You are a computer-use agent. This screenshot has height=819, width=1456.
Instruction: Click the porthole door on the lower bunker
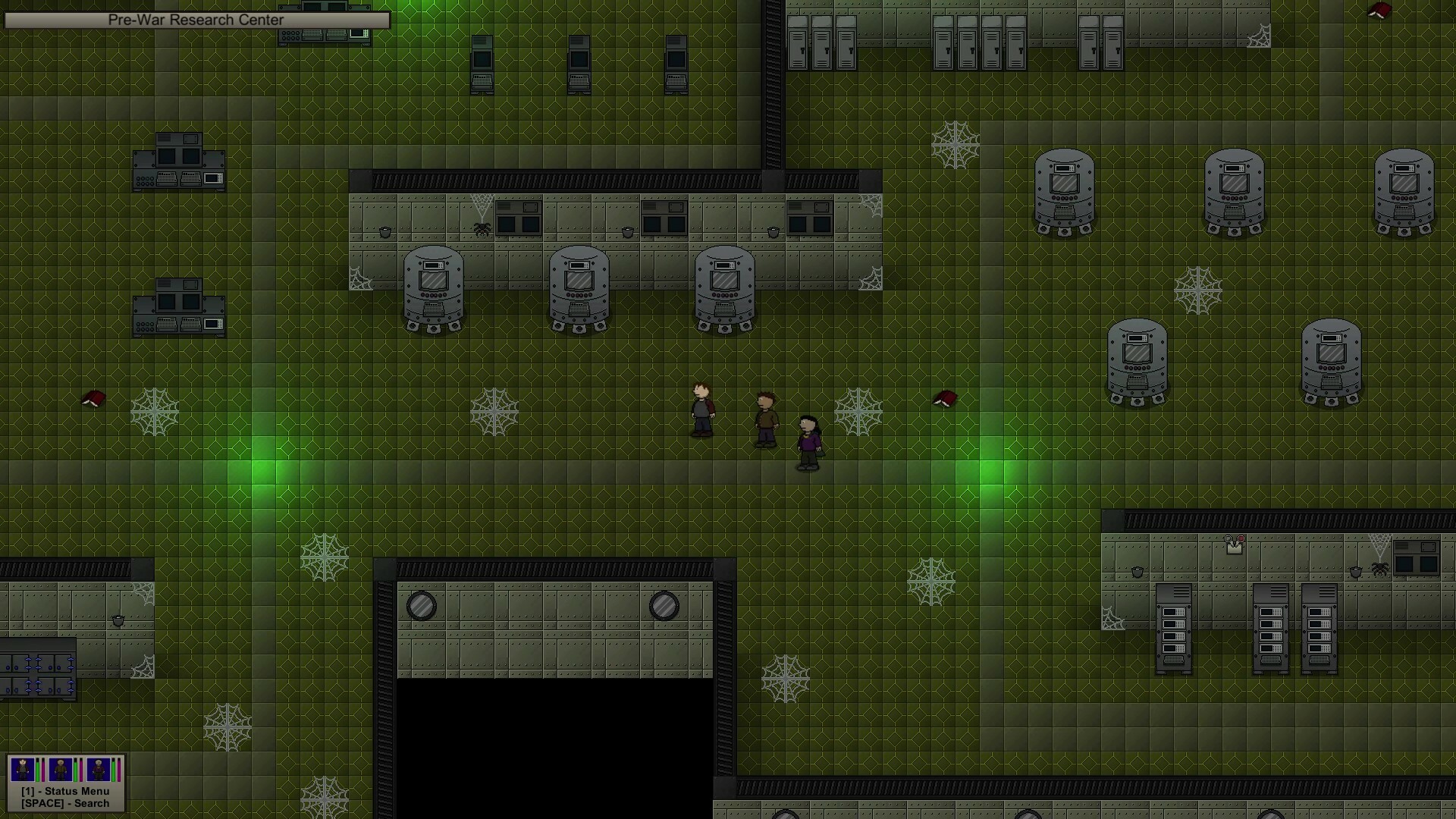tap(421, 605)
